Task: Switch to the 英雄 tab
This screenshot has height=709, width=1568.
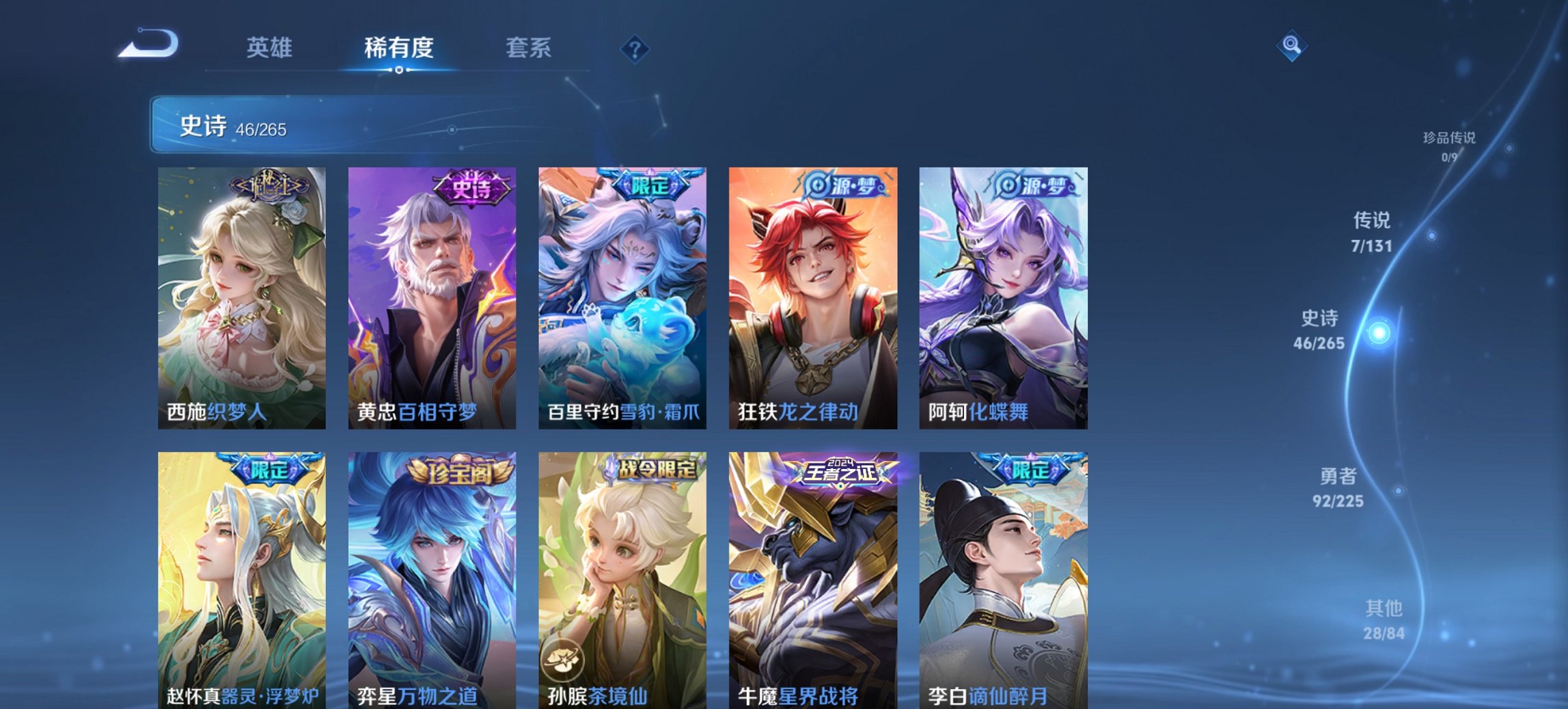Action: coord(271,48)
